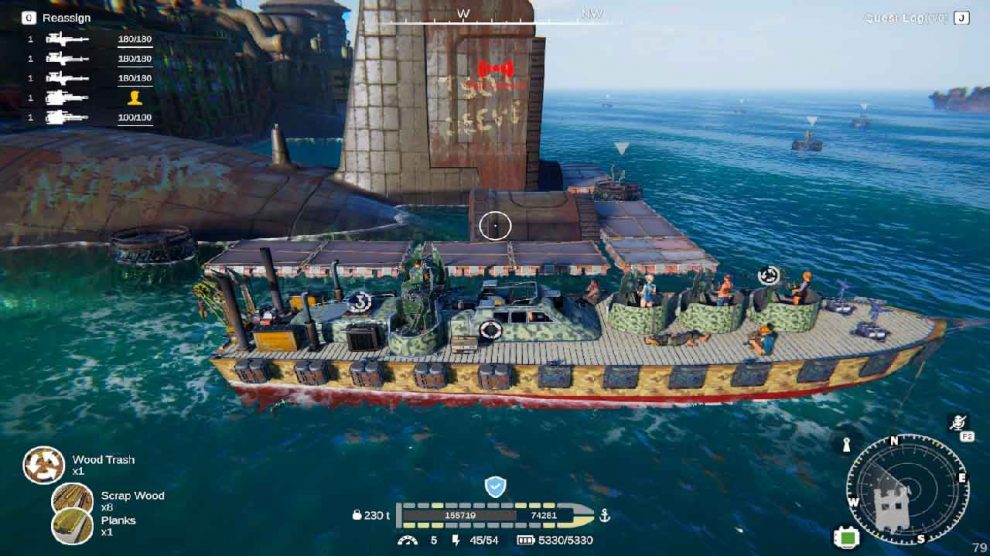The image size is (990, 556).
Task: Select the yellow crew member icon
Action: point(135,98)
